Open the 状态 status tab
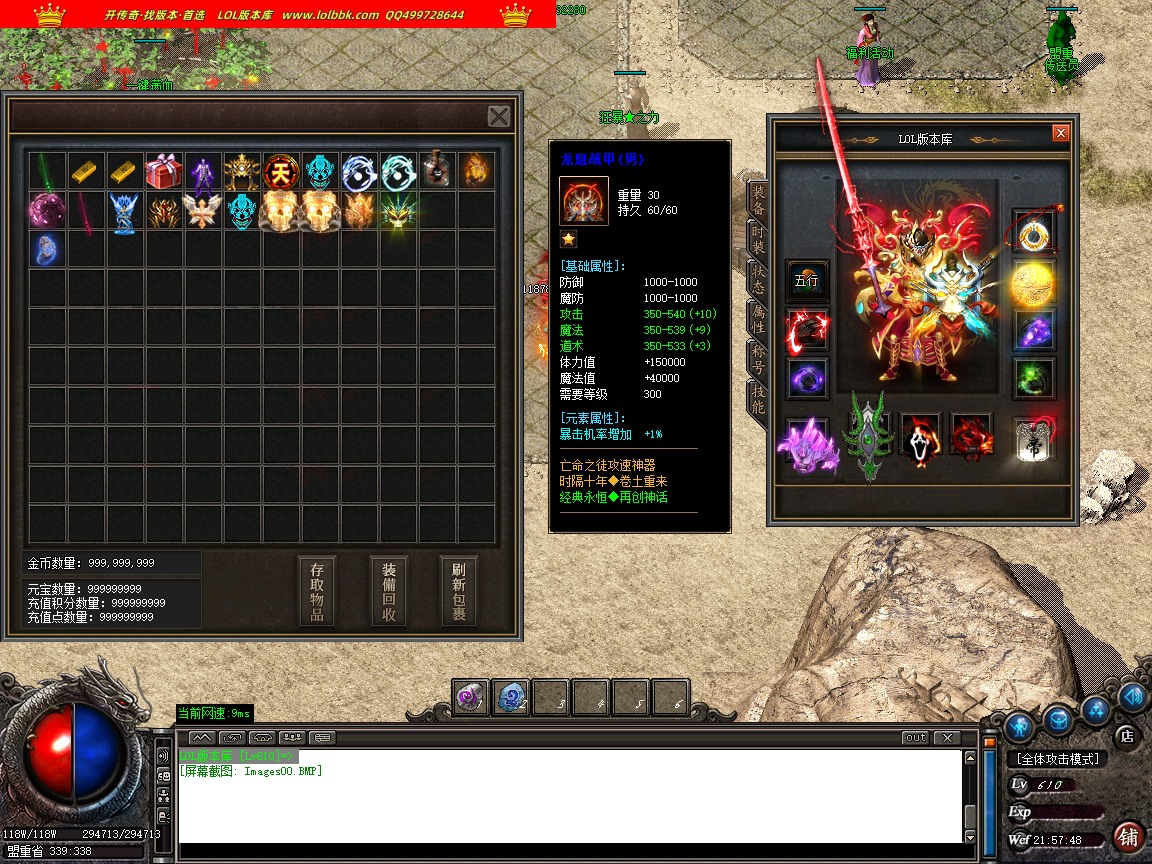 [x=759, y=277]
